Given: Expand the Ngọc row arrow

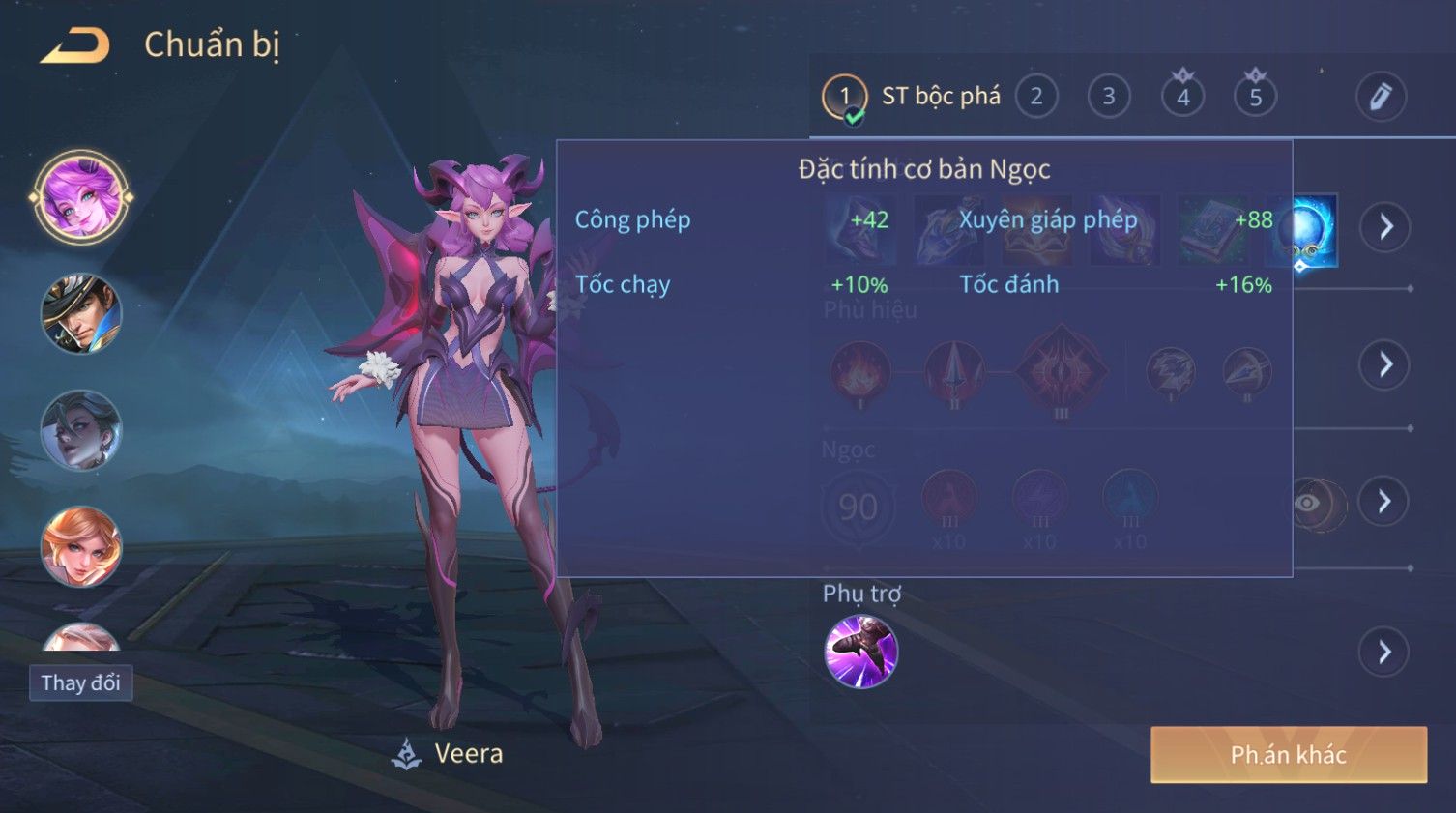Looking at the screenshot, I should (x=1385, y=501).
